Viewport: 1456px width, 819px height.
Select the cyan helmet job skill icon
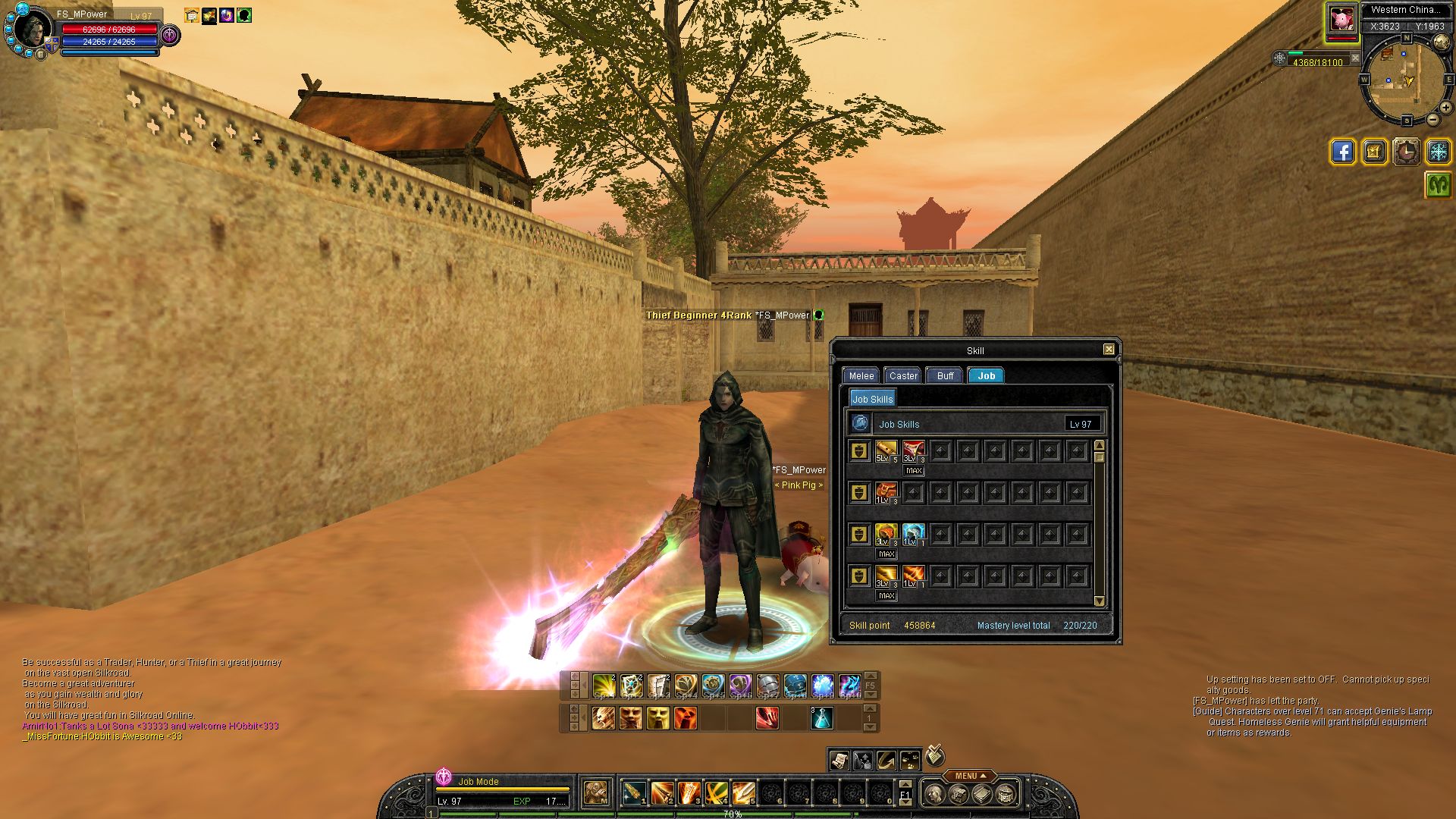[913, 534]
